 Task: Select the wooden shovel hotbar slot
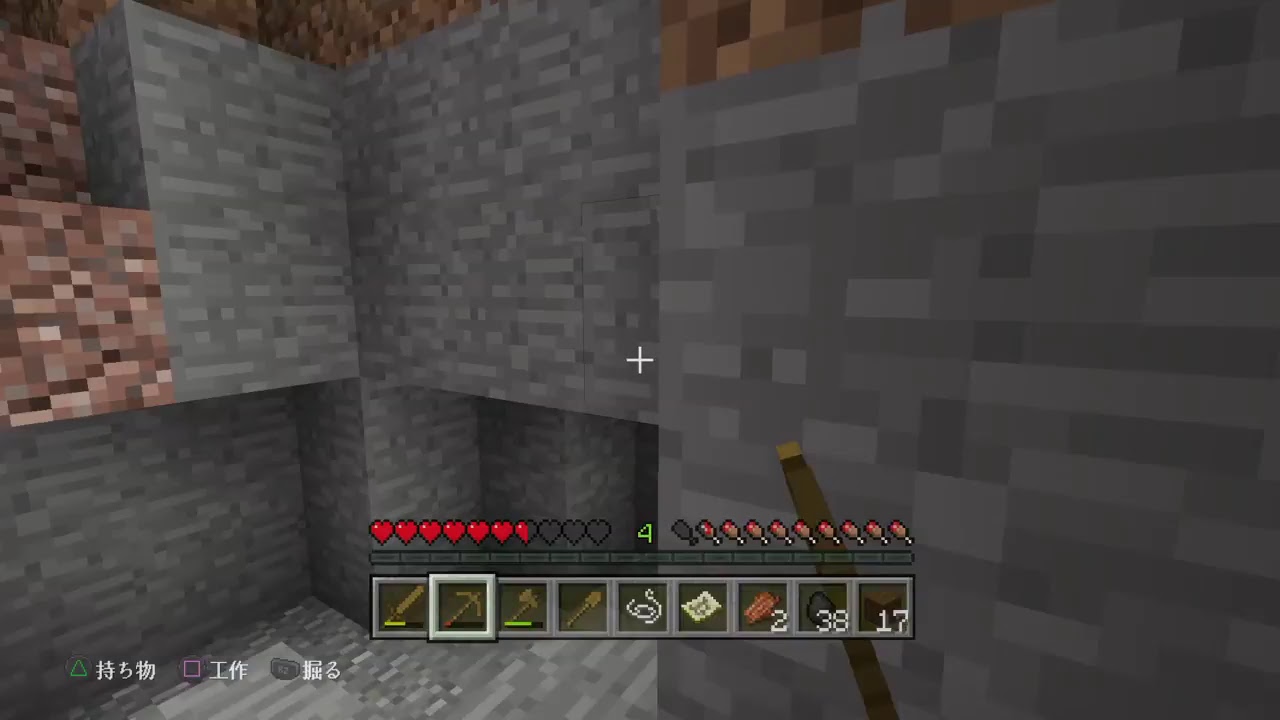(x=581, y=605)
